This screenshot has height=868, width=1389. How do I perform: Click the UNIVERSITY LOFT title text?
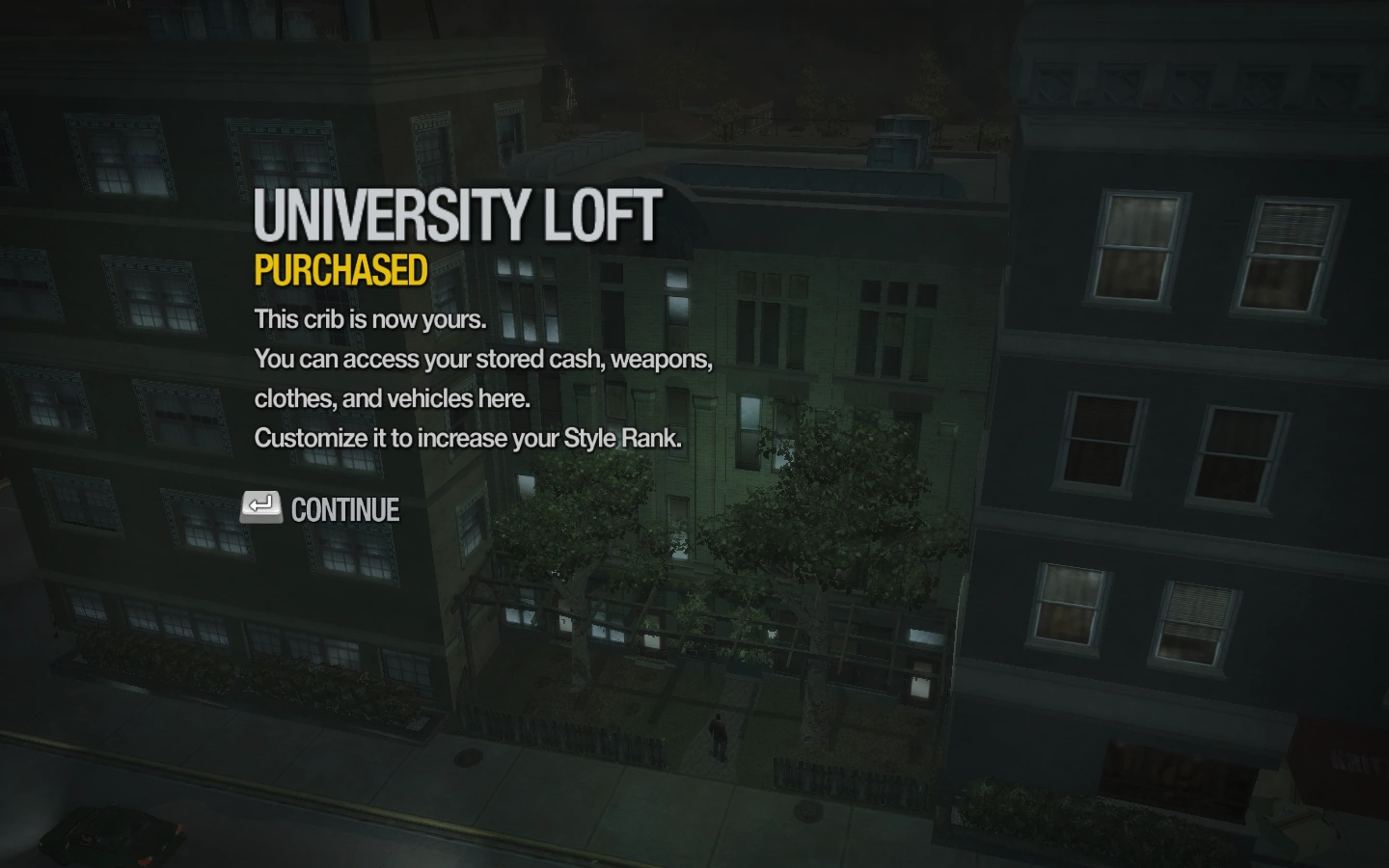(455, 217)
